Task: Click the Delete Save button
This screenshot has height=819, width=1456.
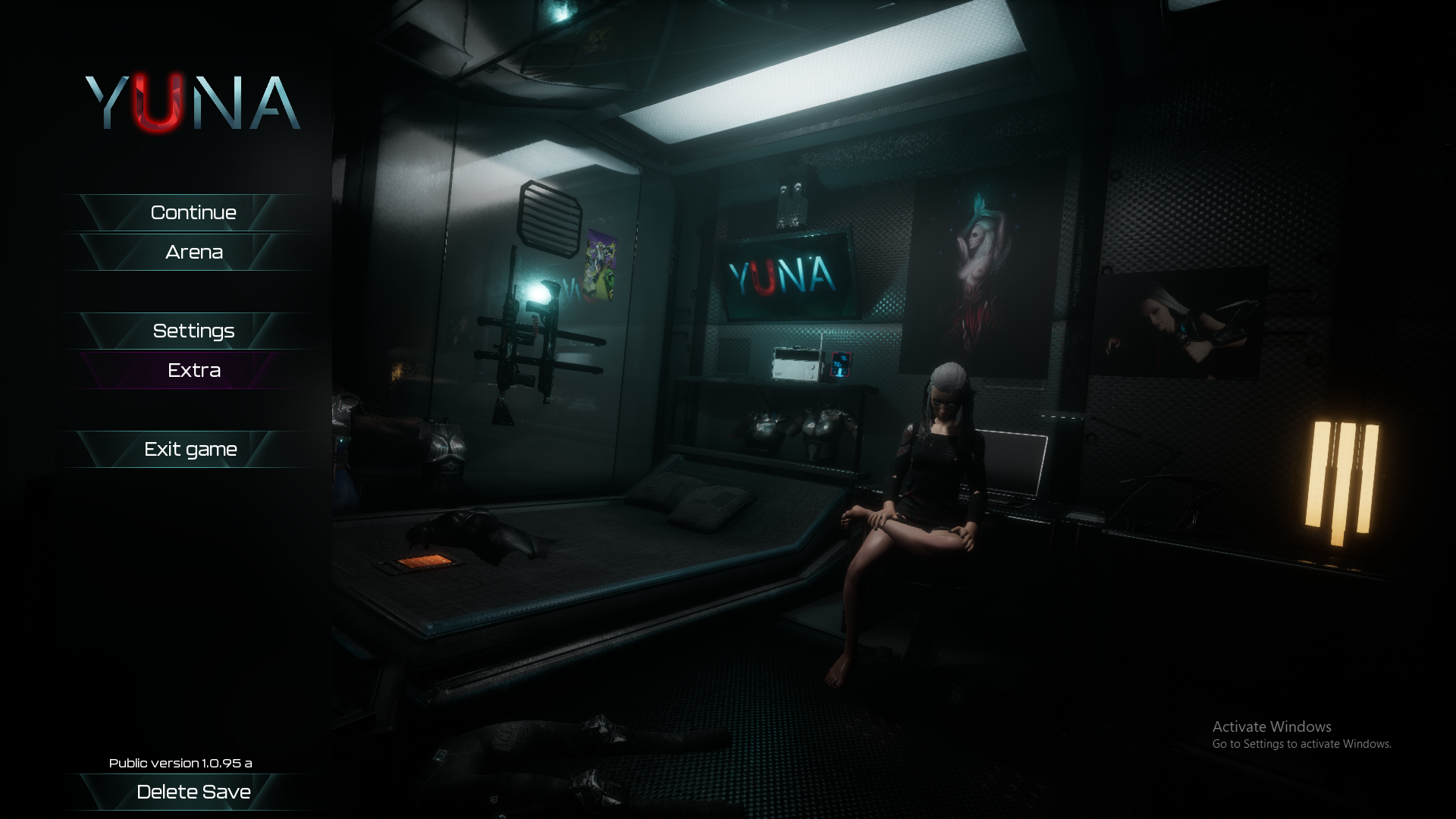Action: click(x=193, y=792)
